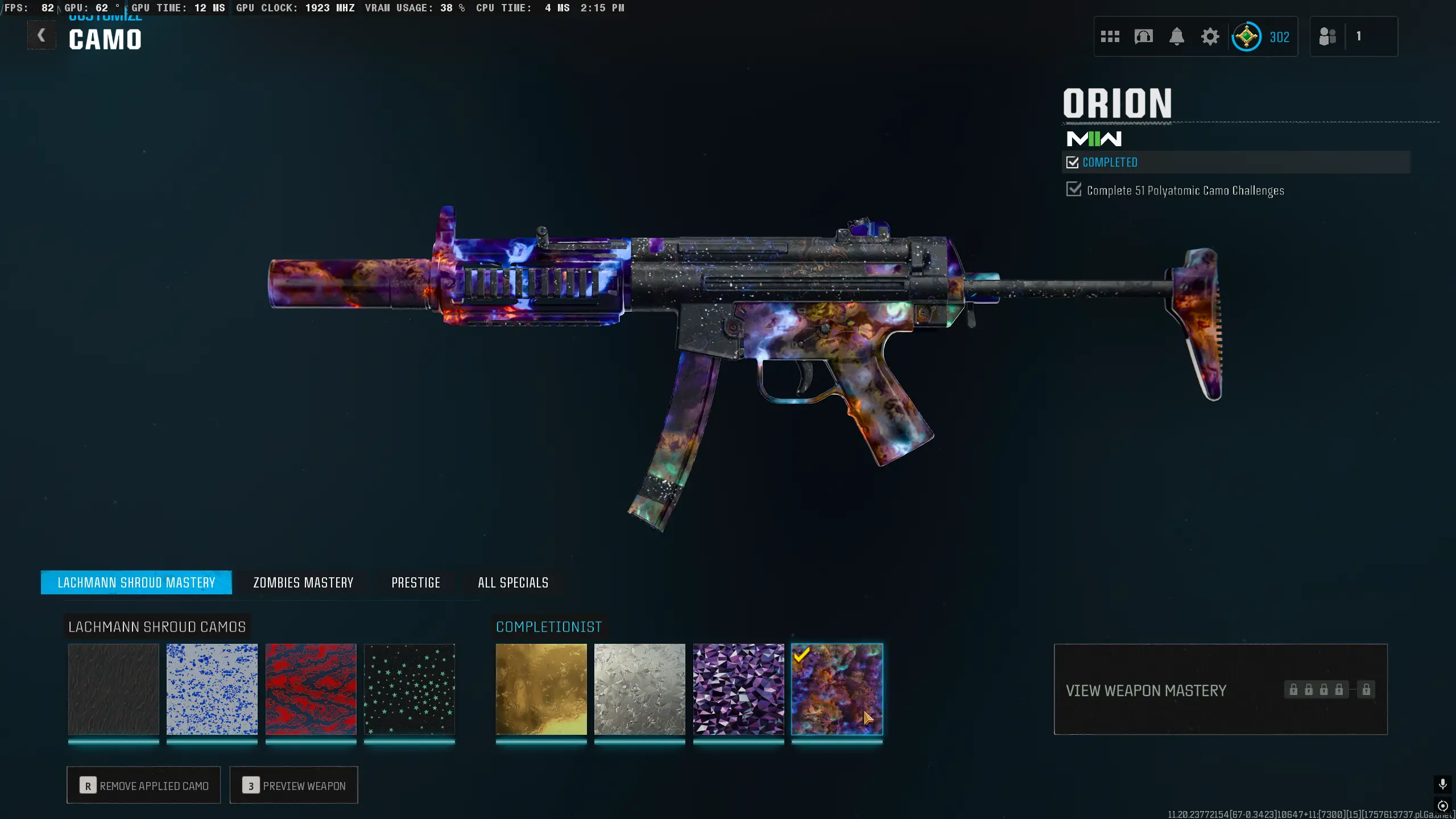Select the dark gray textured camo
Viewport: 1456px width, 819px height.
point(113,689)
